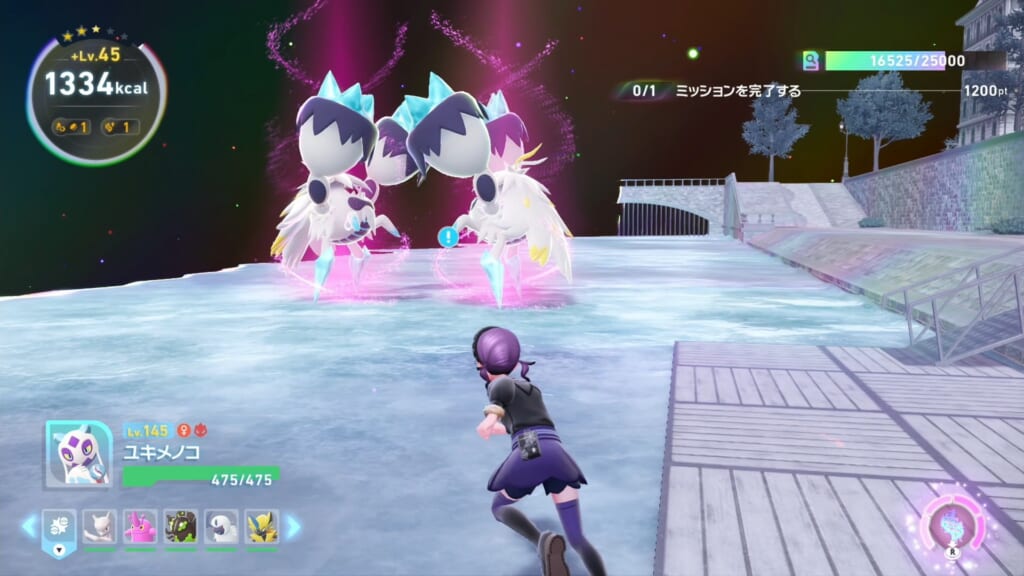1024x576 pixels.
Task: Choose Zygarde from the party row
Action: (181, 526)
